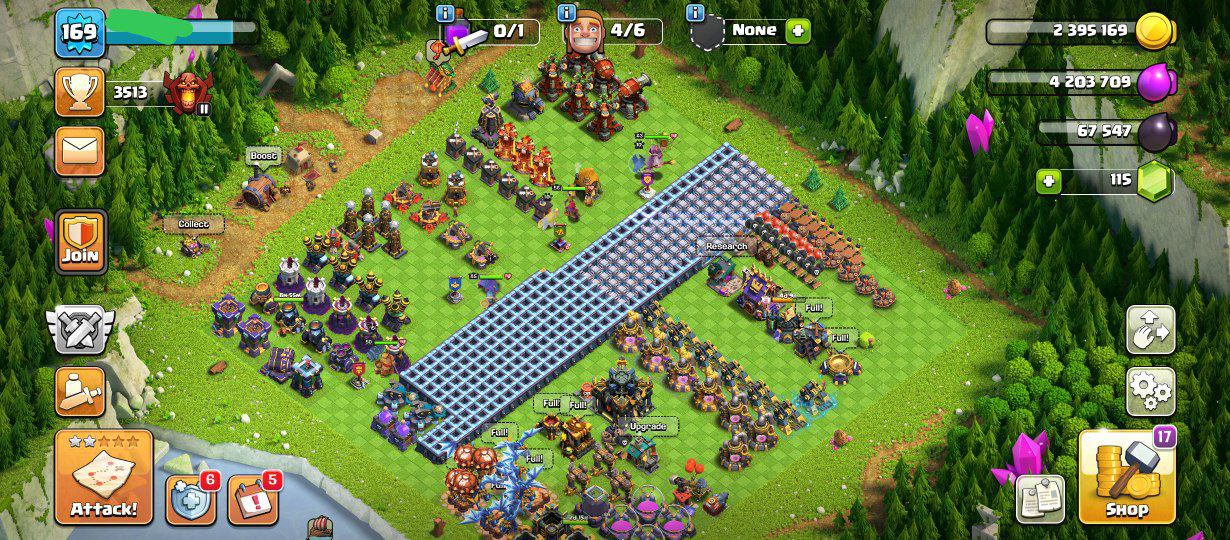Viewport: 1230px width, 540px height.
Task: Open the settings gears menu
Action: coord(1151,391)
